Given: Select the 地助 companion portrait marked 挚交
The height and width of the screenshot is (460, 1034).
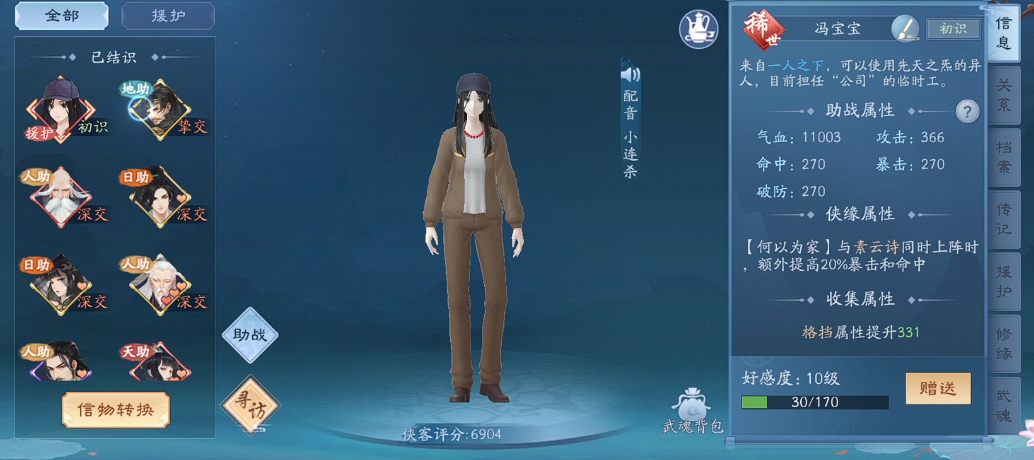Looking at the screenshot, I should [x=156, y=108].
